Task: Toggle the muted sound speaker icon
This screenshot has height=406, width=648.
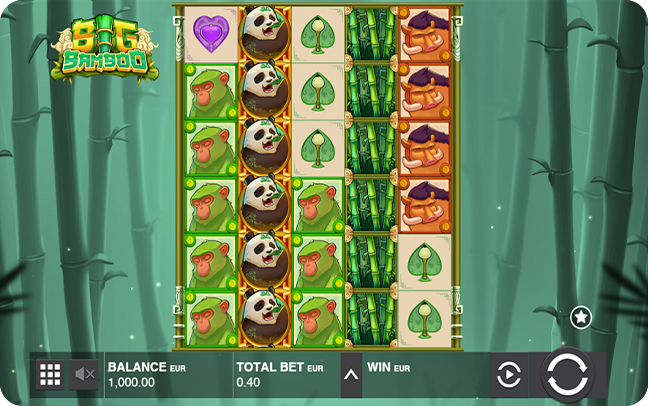Action: coord(85,375)
